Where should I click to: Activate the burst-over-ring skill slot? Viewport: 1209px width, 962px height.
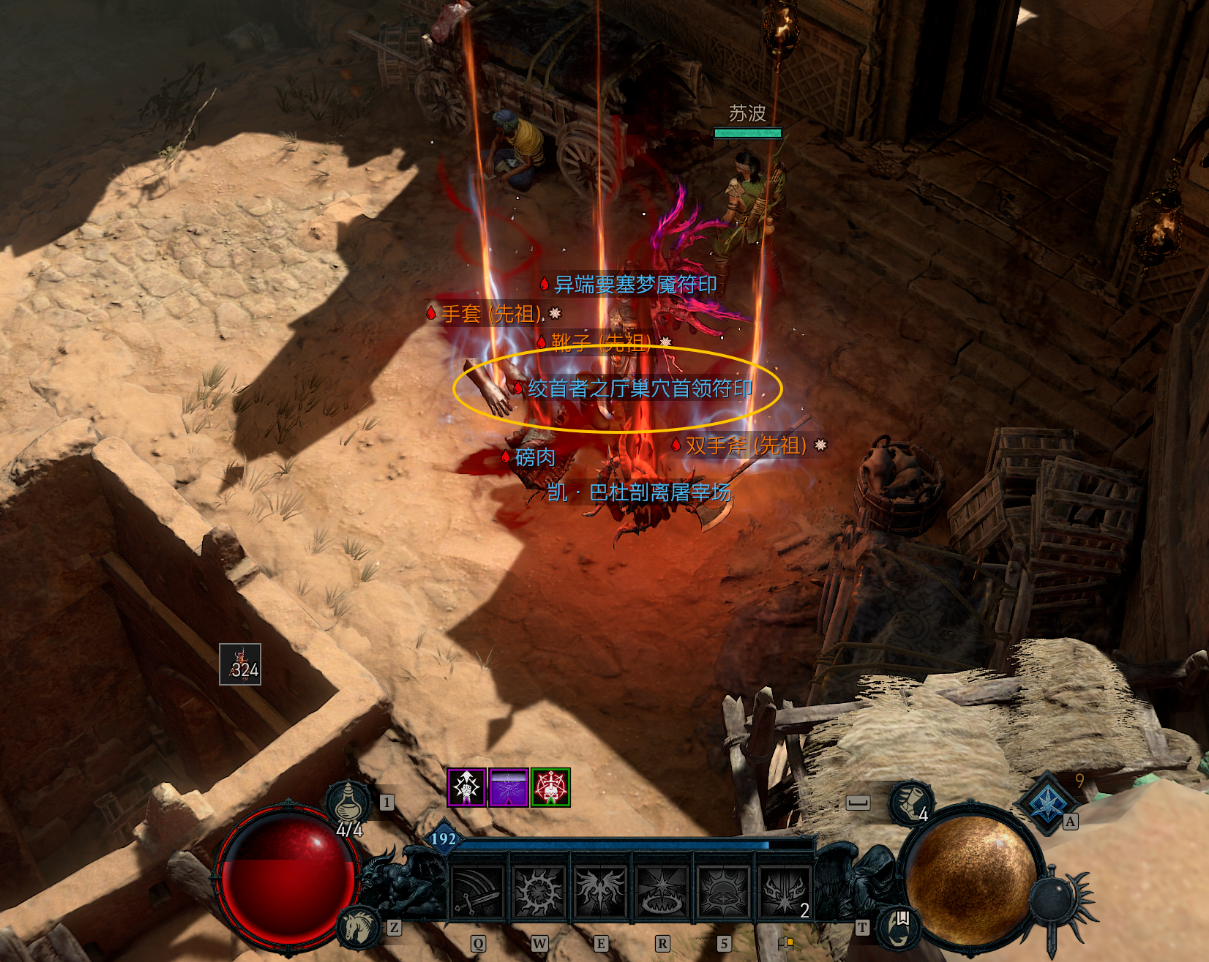pyautogui.click(x=664, y=891)
